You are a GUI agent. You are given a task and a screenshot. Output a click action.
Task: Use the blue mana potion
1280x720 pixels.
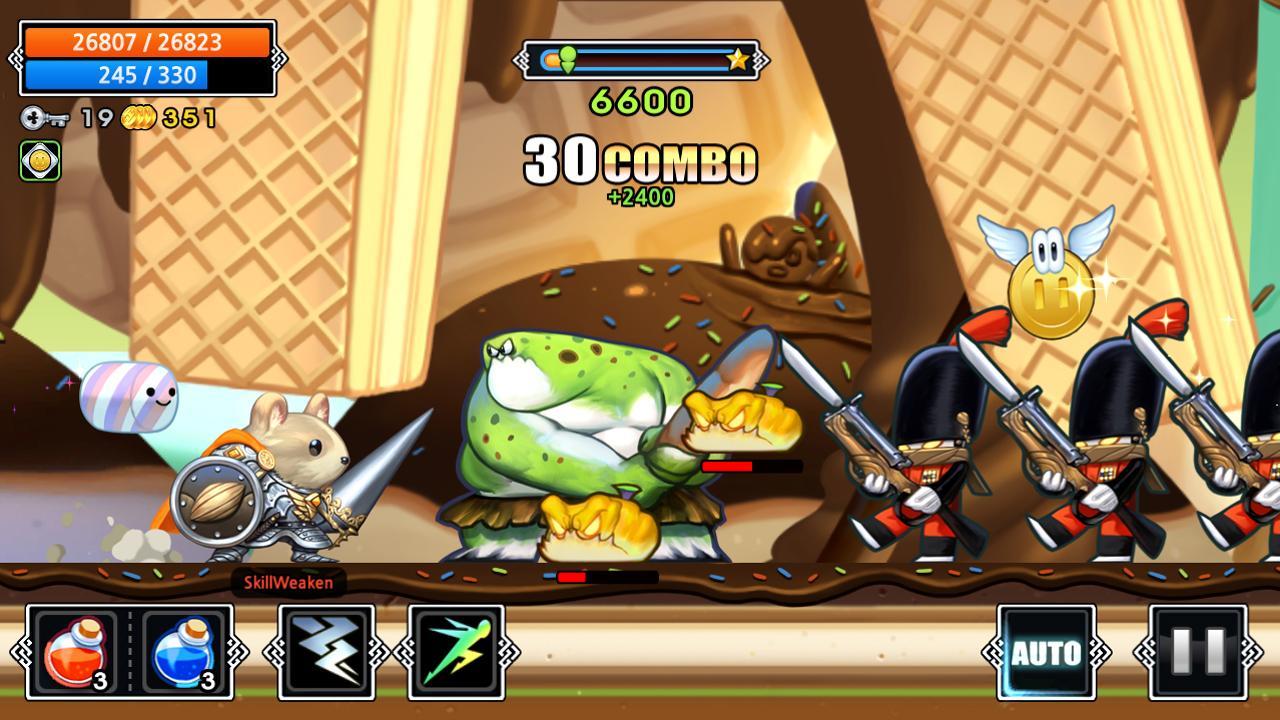click(x=180, y=650)
